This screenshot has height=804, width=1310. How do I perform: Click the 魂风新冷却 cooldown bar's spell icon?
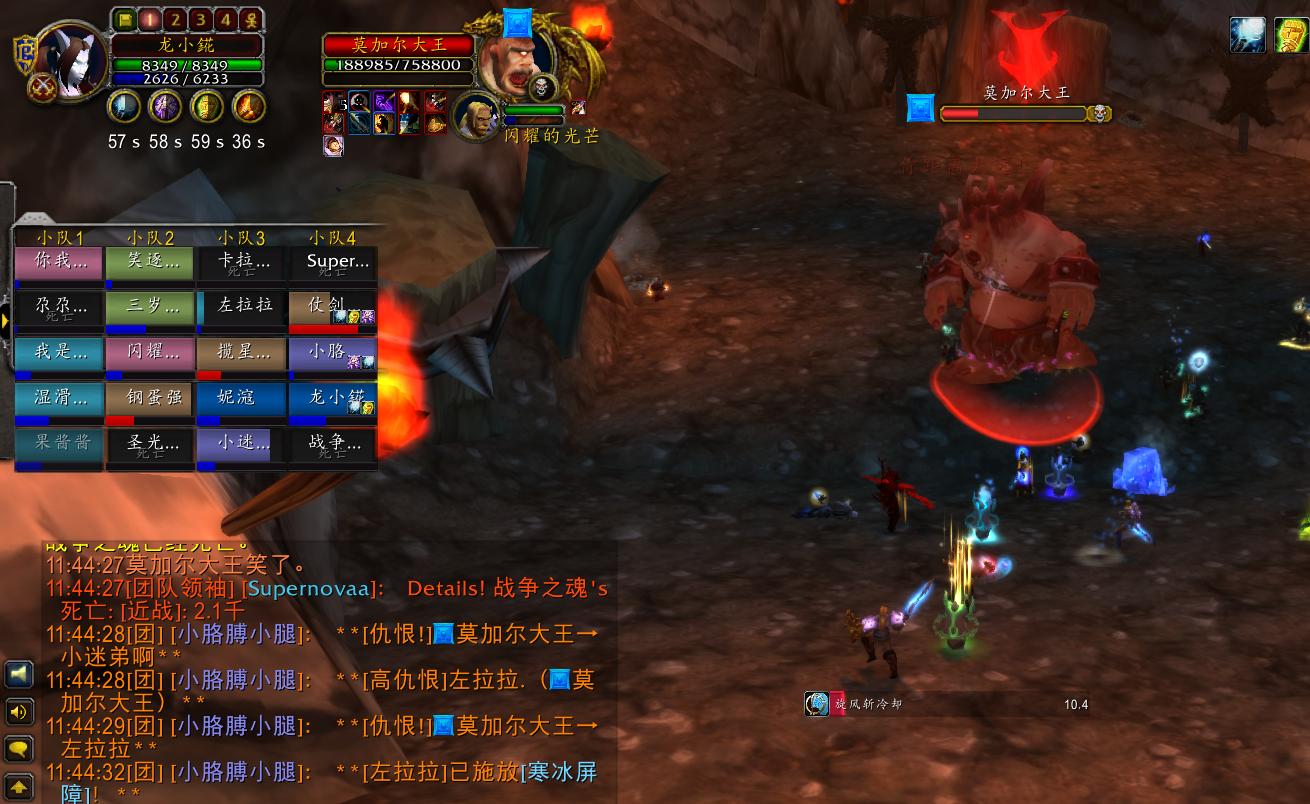point(816,704)
